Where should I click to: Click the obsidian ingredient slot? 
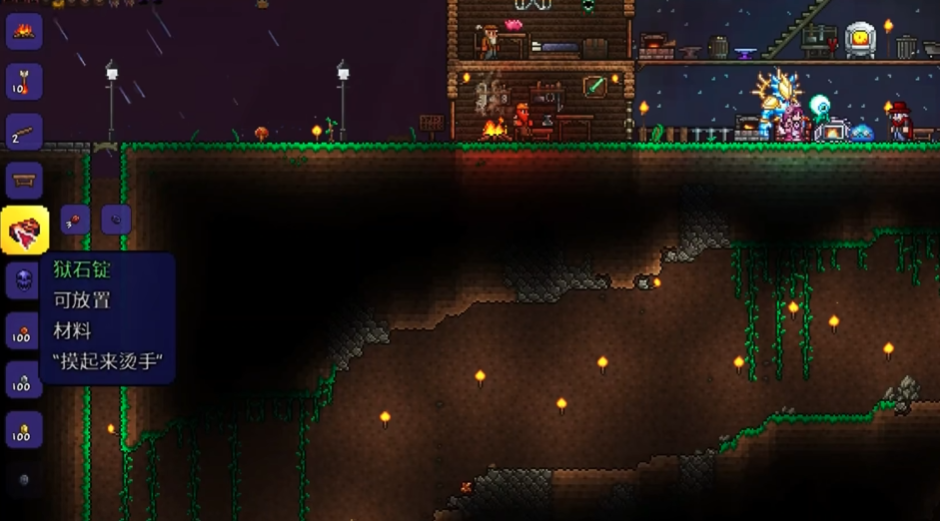[116, 220]
